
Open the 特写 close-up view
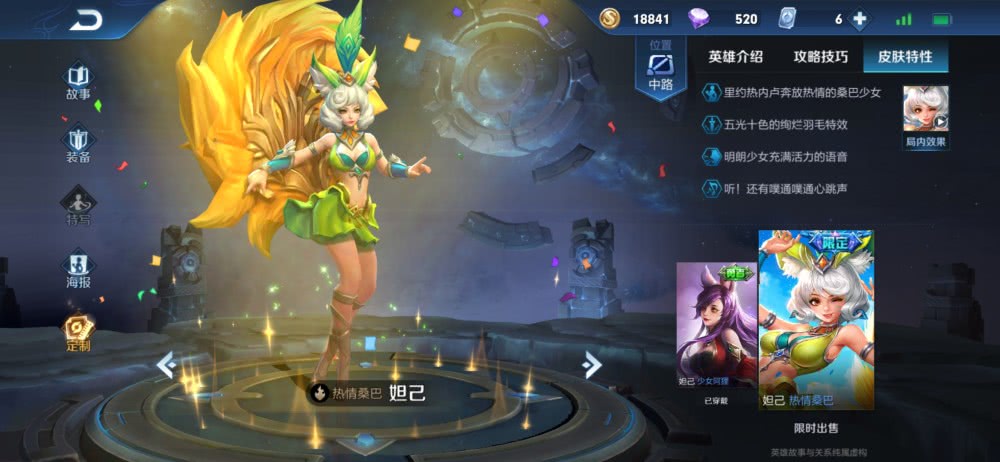tap(78, 207)
